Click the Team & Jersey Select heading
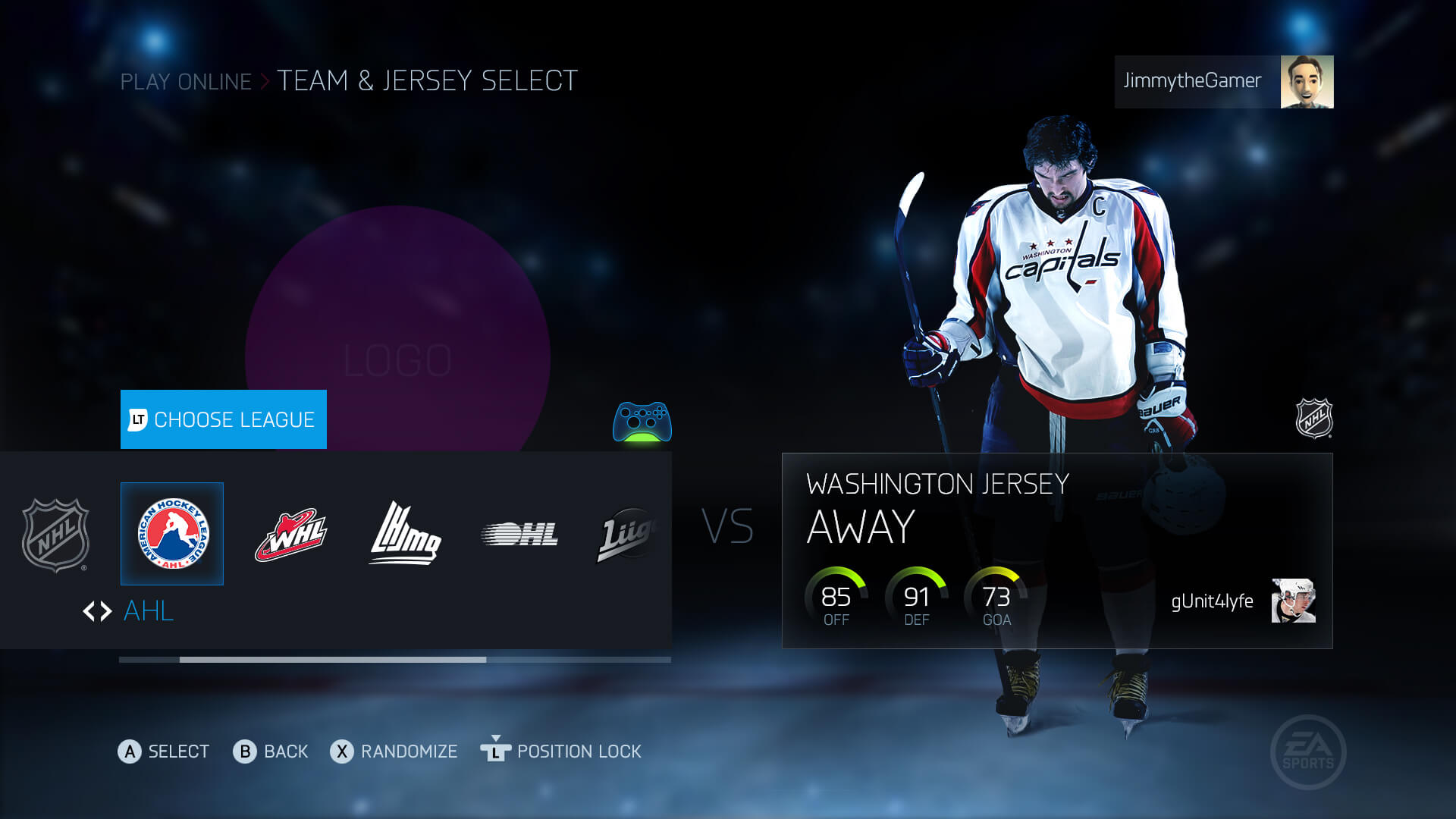Screen dimensions: 1456x819 427,80
